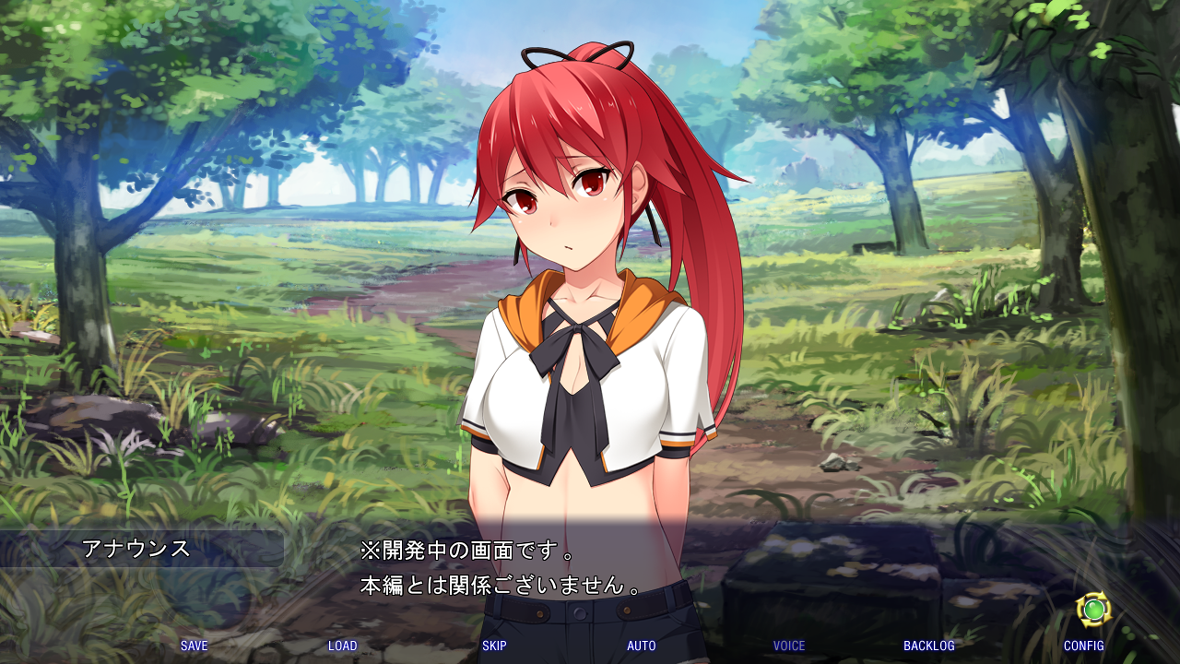Activate SKIP mode
1180x664 pixels.
[494, 646]
